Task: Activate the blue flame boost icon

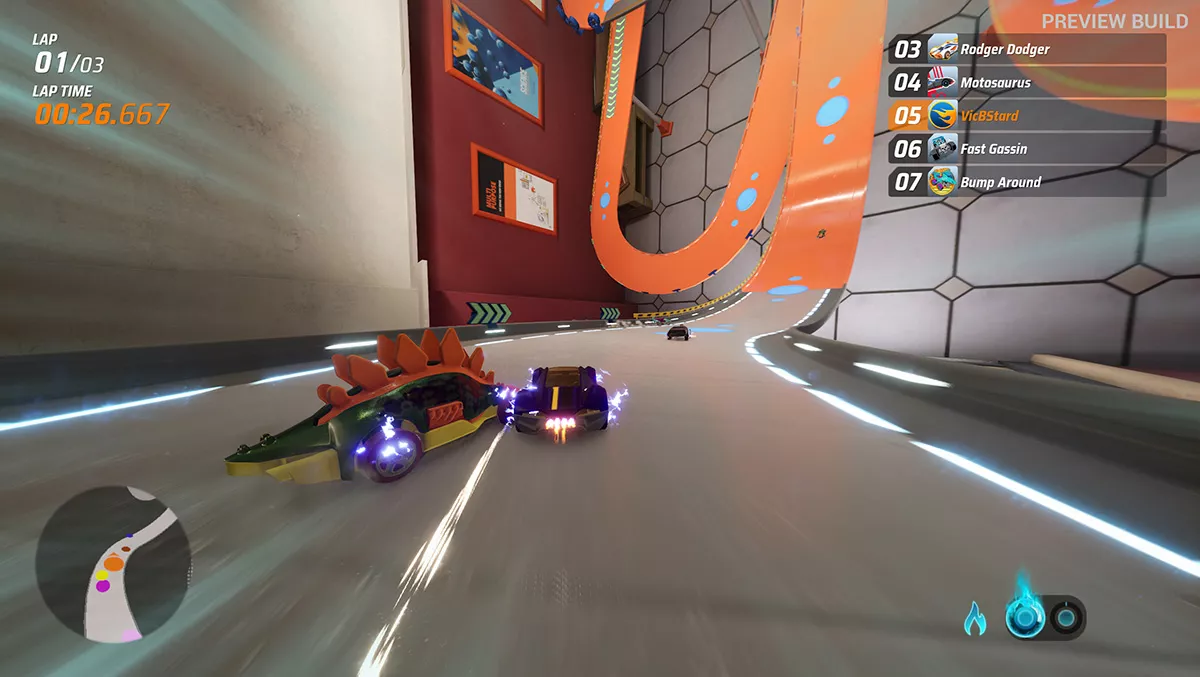Action: [x=975, y=619]
